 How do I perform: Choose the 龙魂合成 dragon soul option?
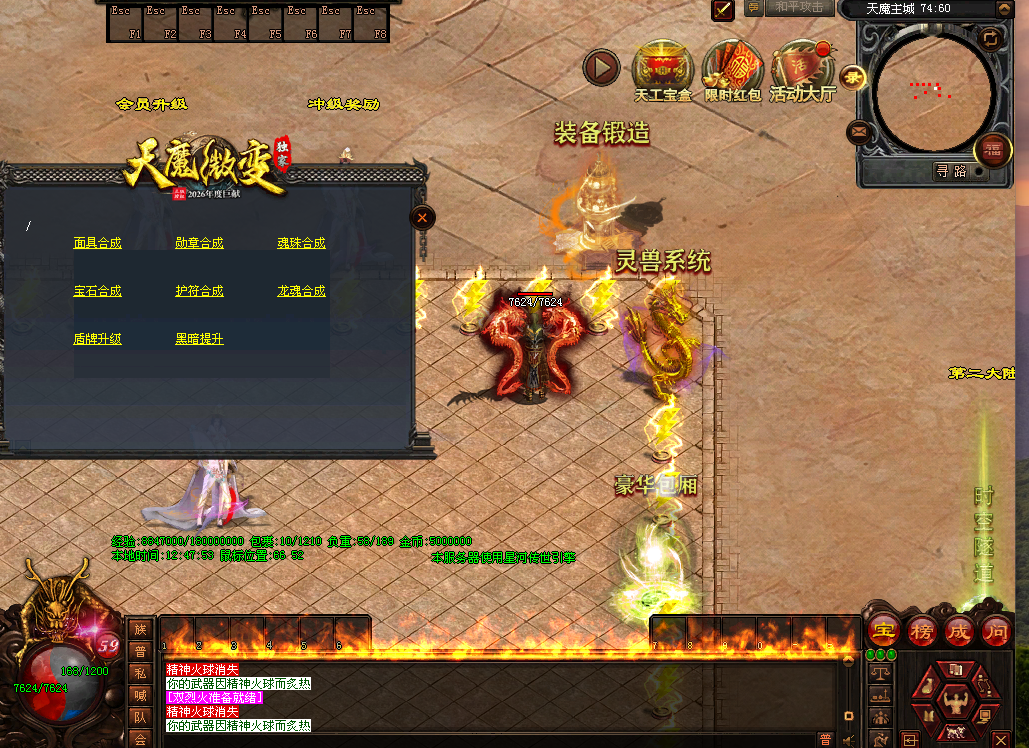pos(301,291)
